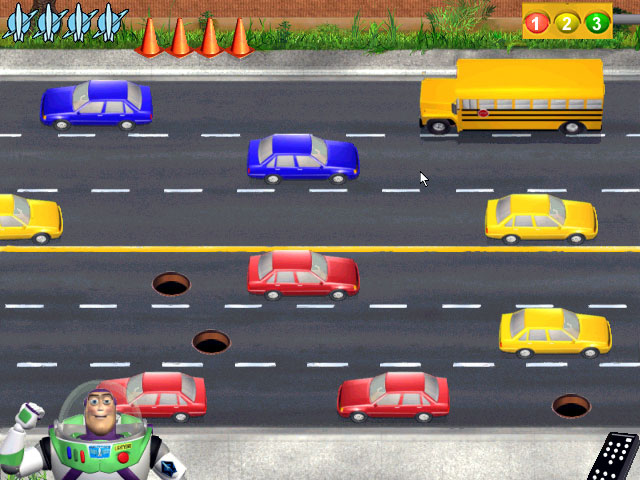Switch to the green level 3 button
This screenshot has width=640, height=480.
click(597, 22)
